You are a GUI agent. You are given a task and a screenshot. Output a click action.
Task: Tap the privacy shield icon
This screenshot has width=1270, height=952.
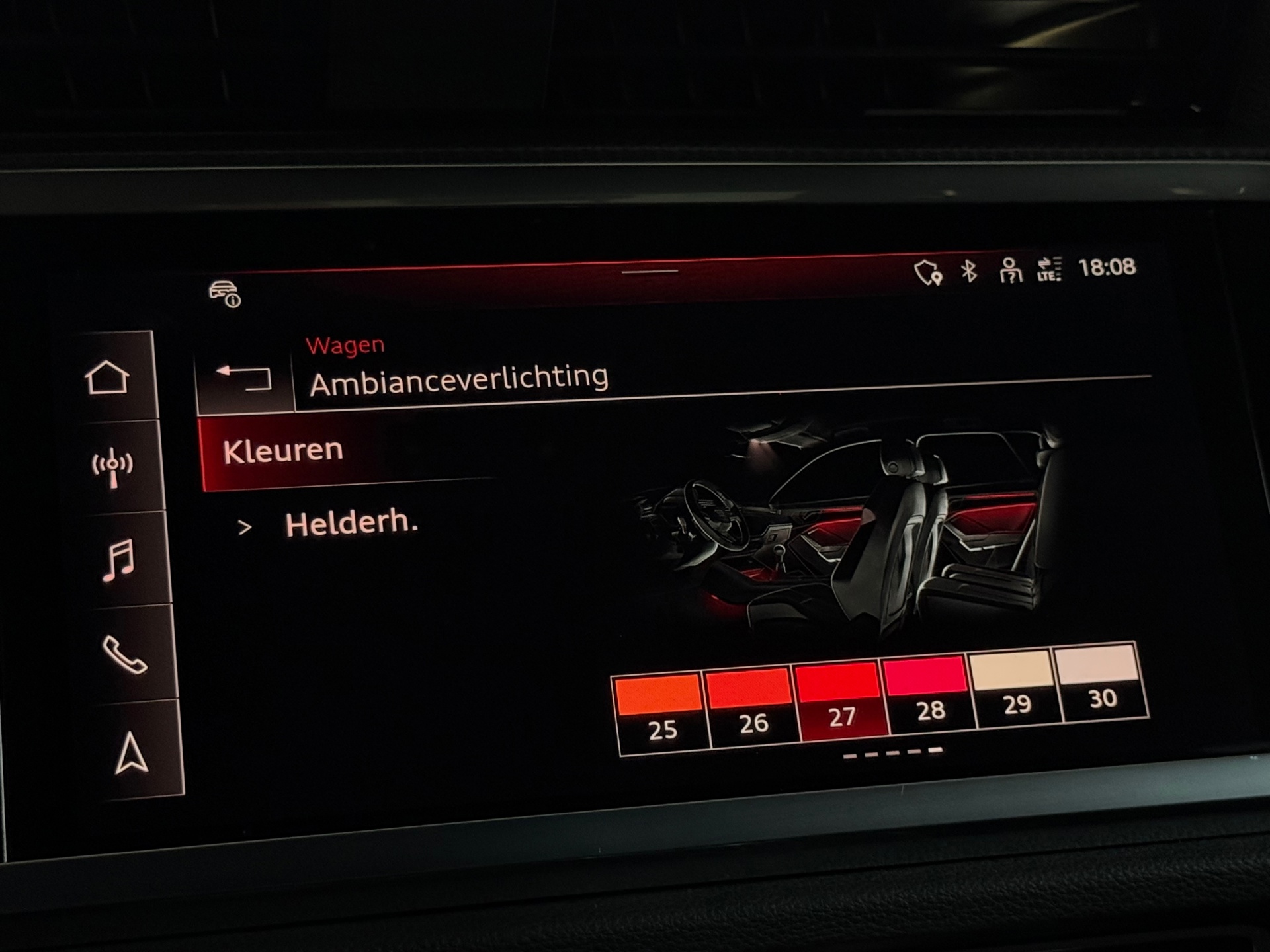click(927, 272)
